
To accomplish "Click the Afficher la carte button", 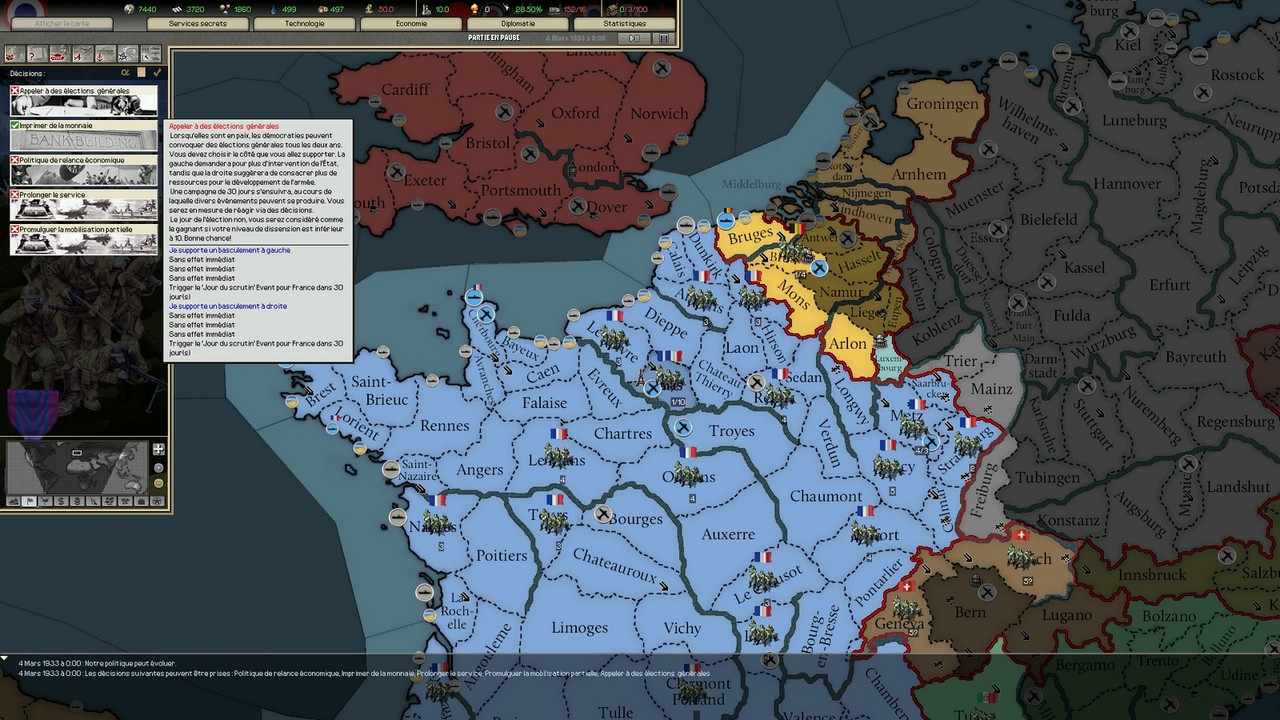I will coord(61,23).
